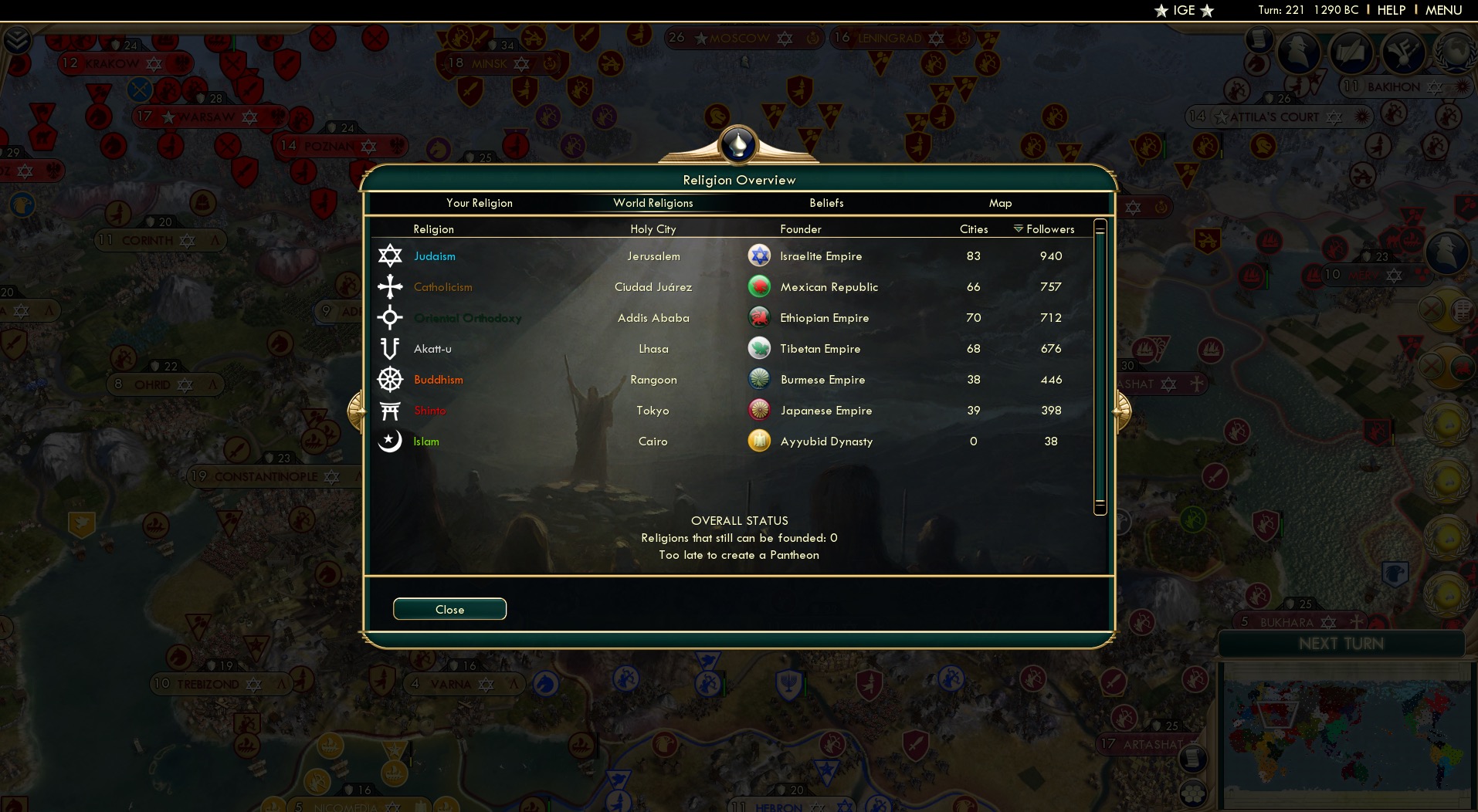Click the Israelite Empire founder emblem
This screenshot has height=812, width=1478.
click(759, 255)
